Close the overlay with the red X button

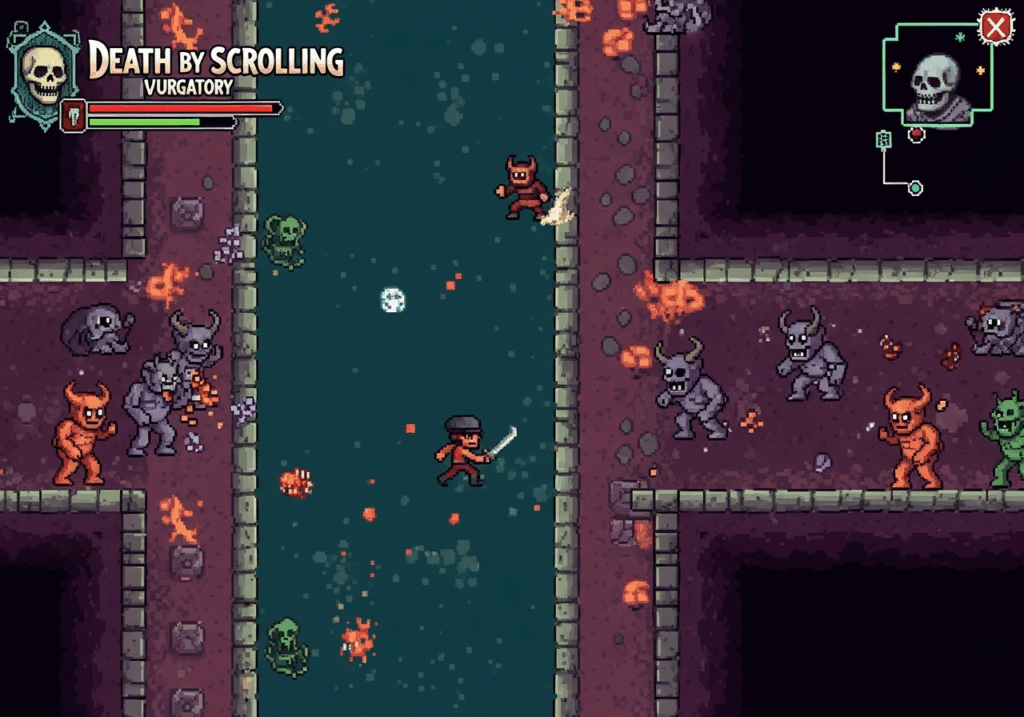995,28
